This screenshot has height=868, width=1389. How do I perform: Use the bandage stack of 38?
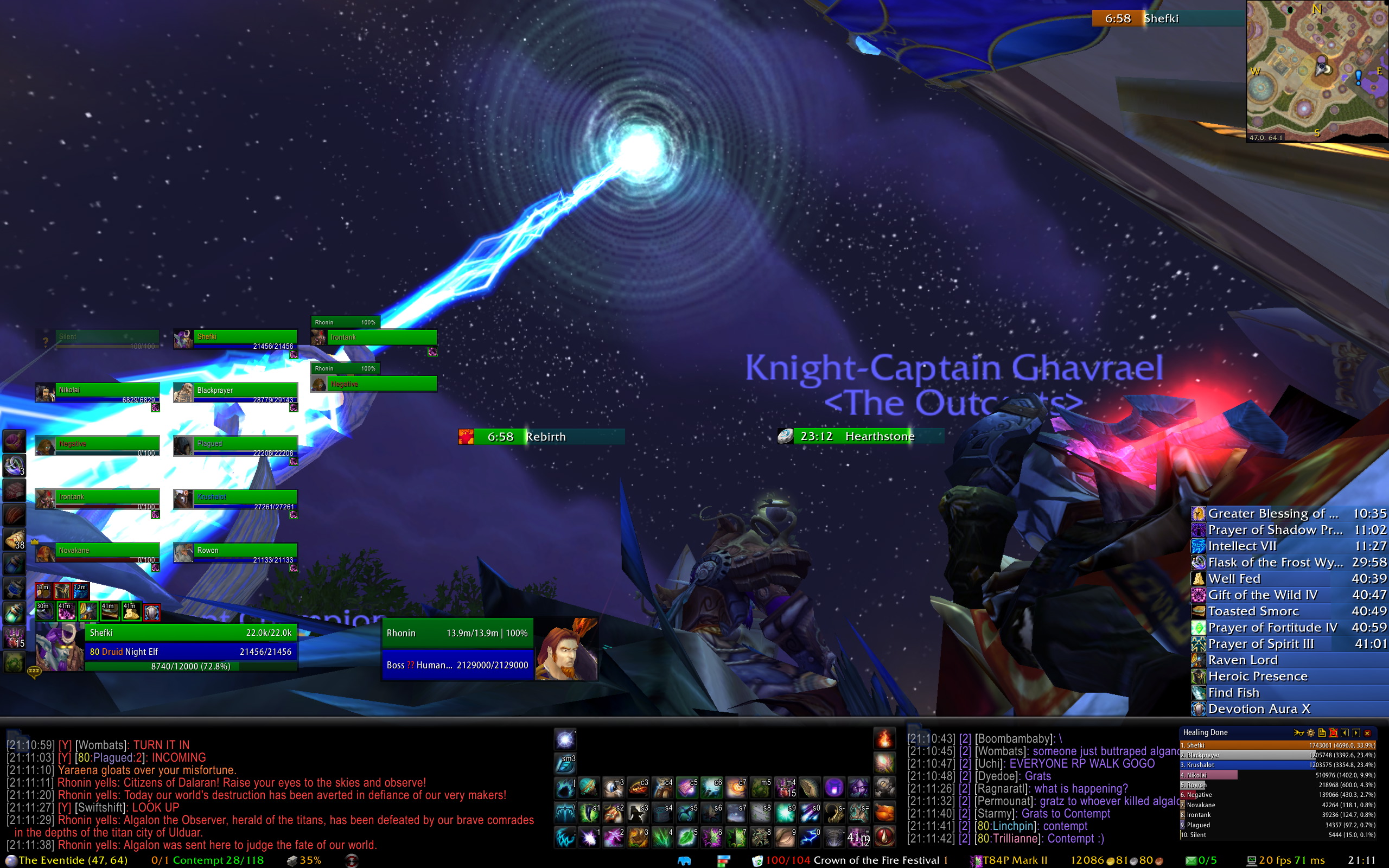(14, 540)
